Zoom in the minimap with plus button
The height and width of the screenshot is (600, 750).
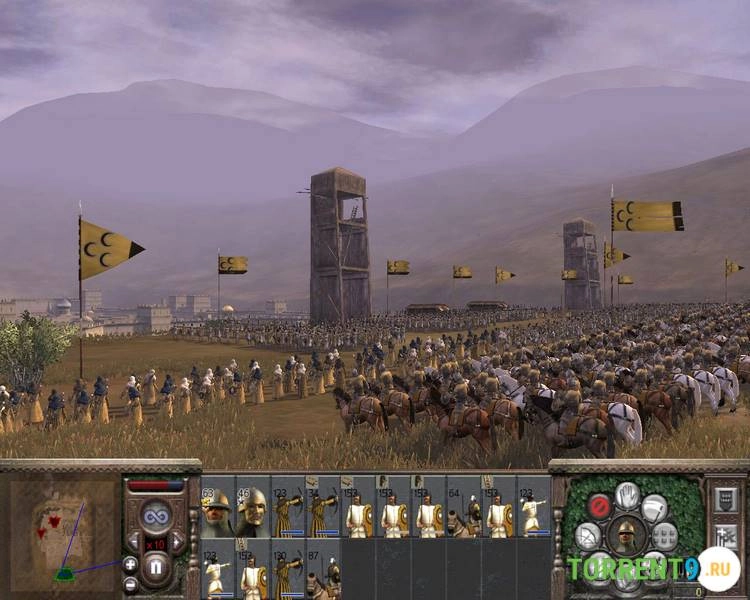coord(130,563)
